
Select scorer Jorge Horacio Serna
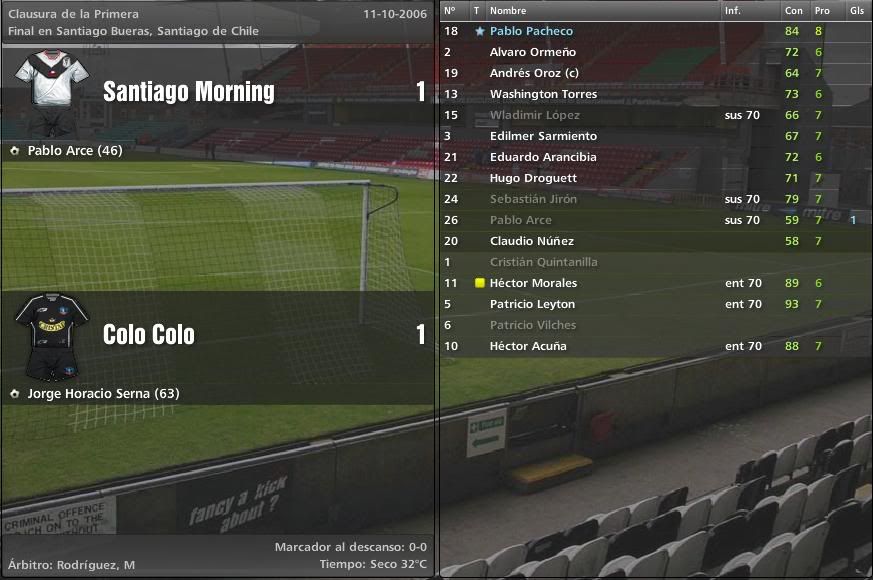[x=103, y=393]
